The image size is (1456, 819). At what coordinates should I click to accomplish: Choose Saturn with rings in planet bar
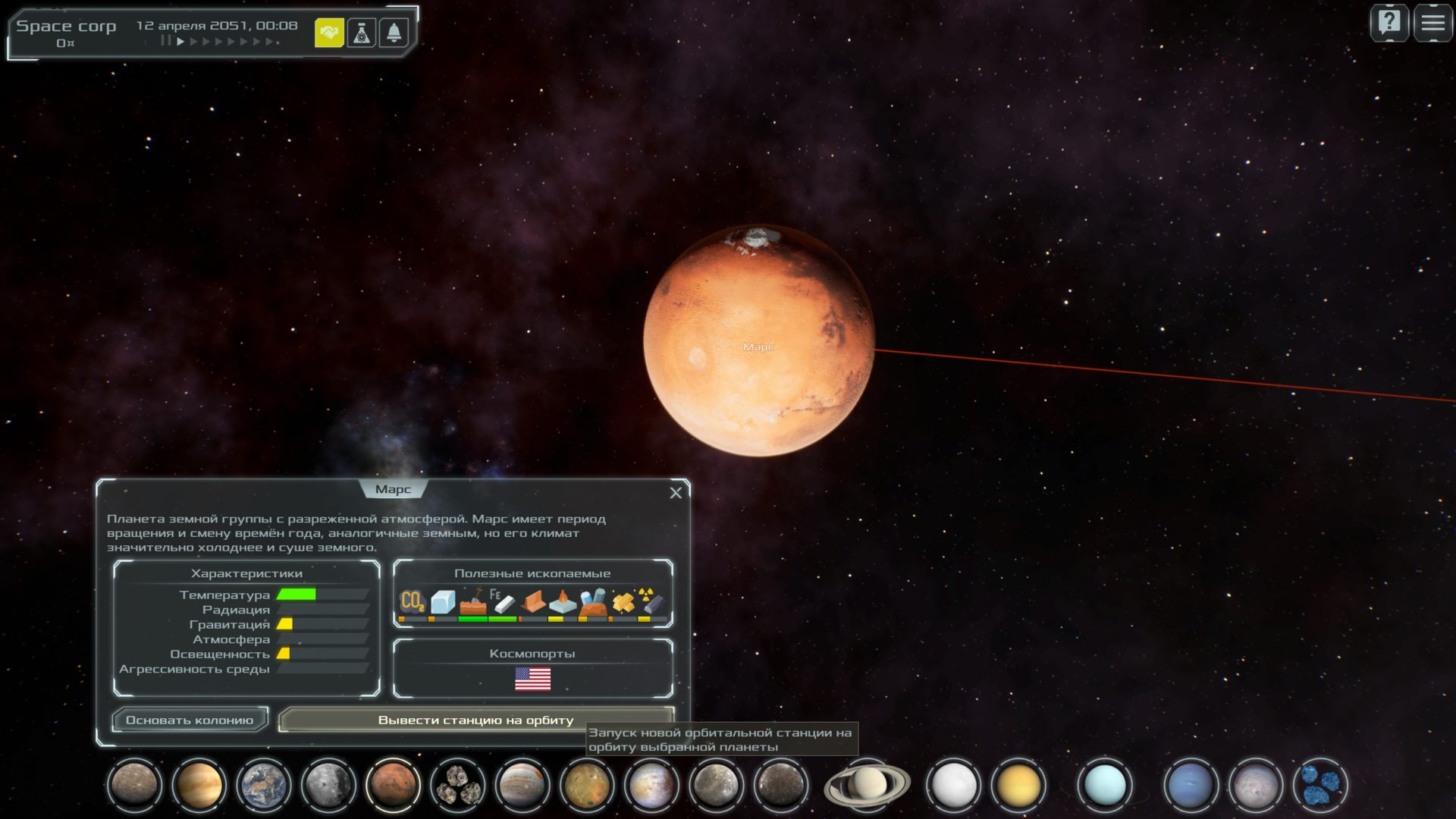point(867,785)
